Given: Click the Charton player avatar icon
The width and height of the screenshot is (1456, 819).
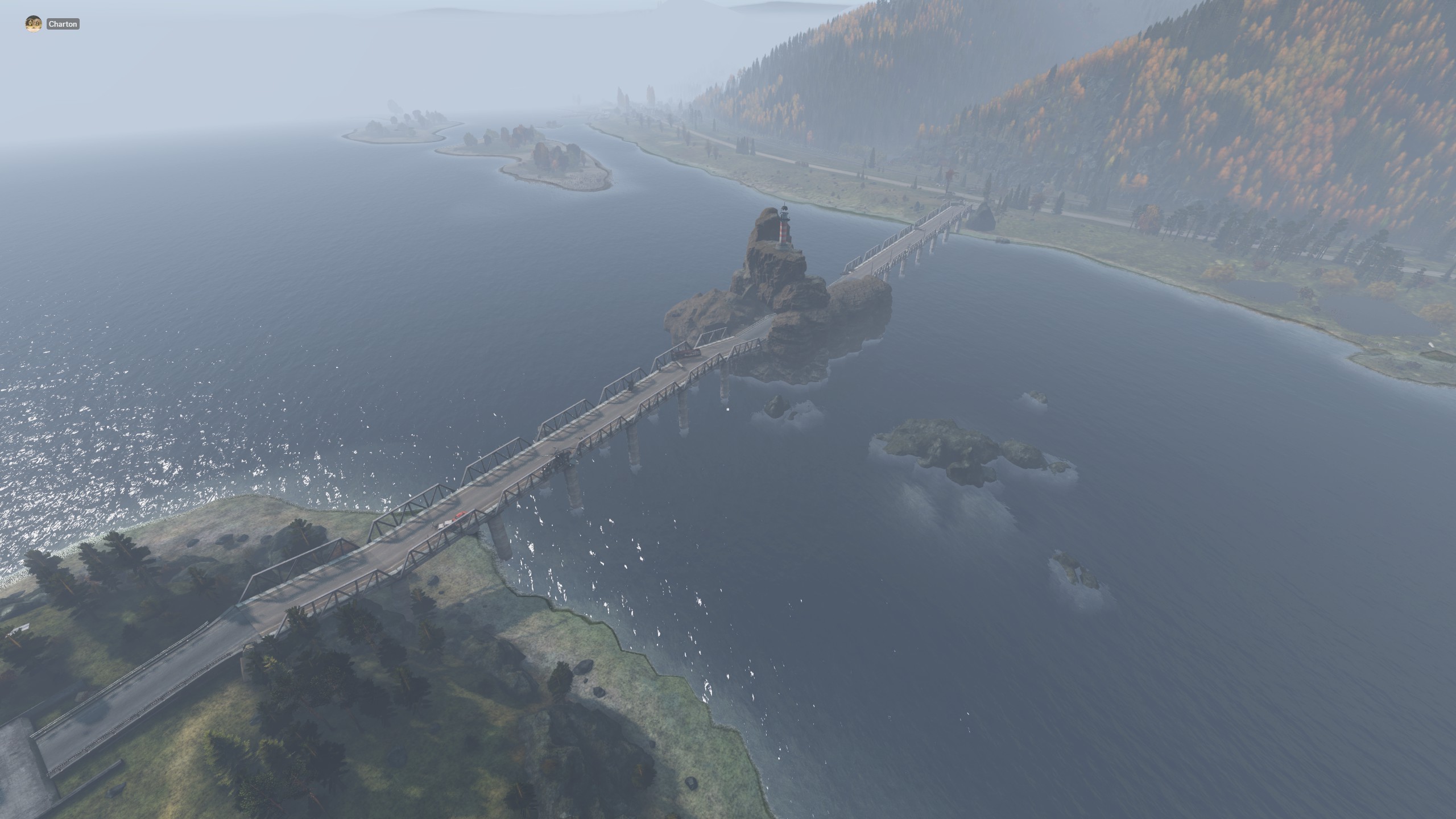Looking at the screenshot, I should pos(34,24).
